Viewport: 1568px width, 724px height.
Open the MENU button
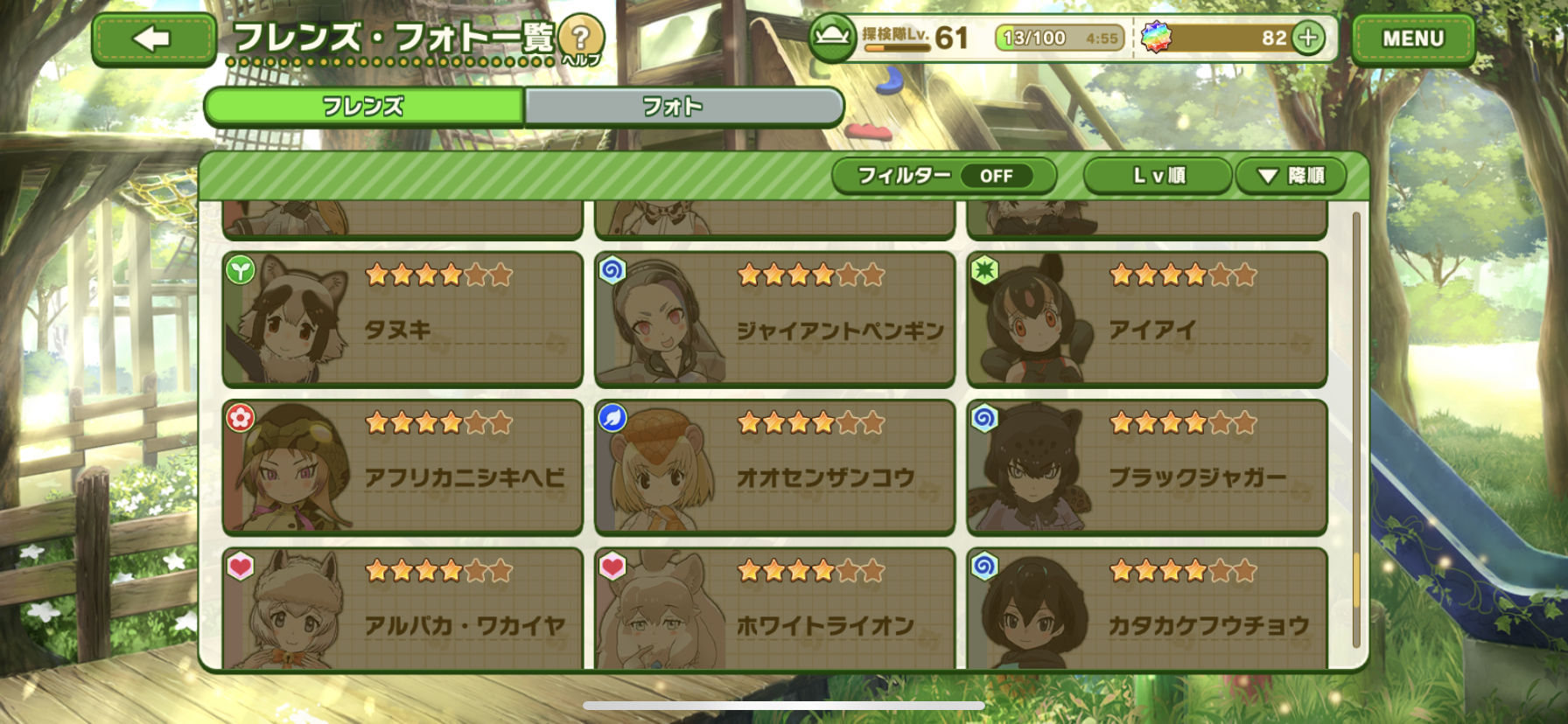[1412, 39]
